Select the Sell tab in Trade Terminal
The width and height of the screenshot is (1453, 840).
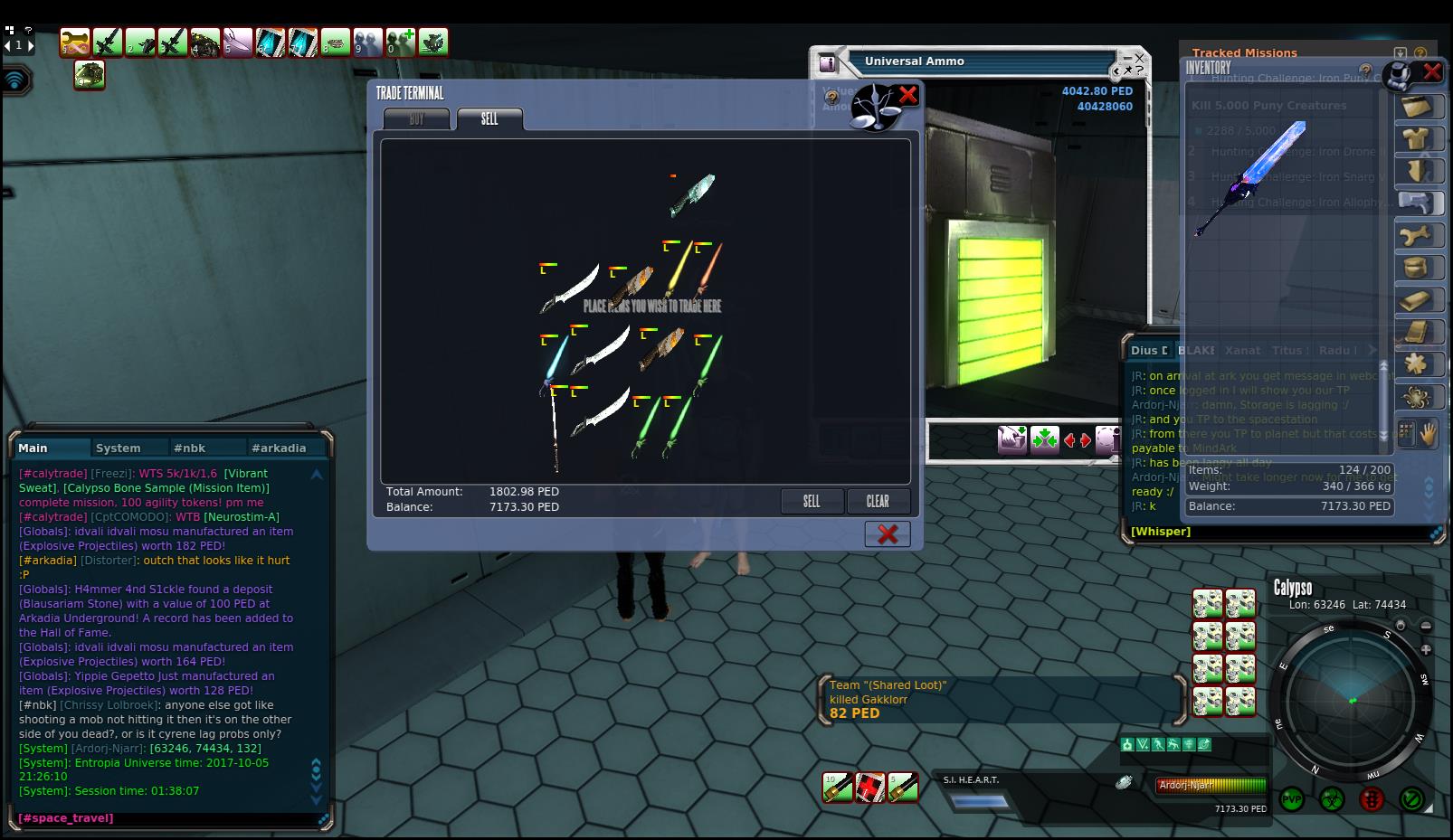pyautogui.click(x=489, y=119)
